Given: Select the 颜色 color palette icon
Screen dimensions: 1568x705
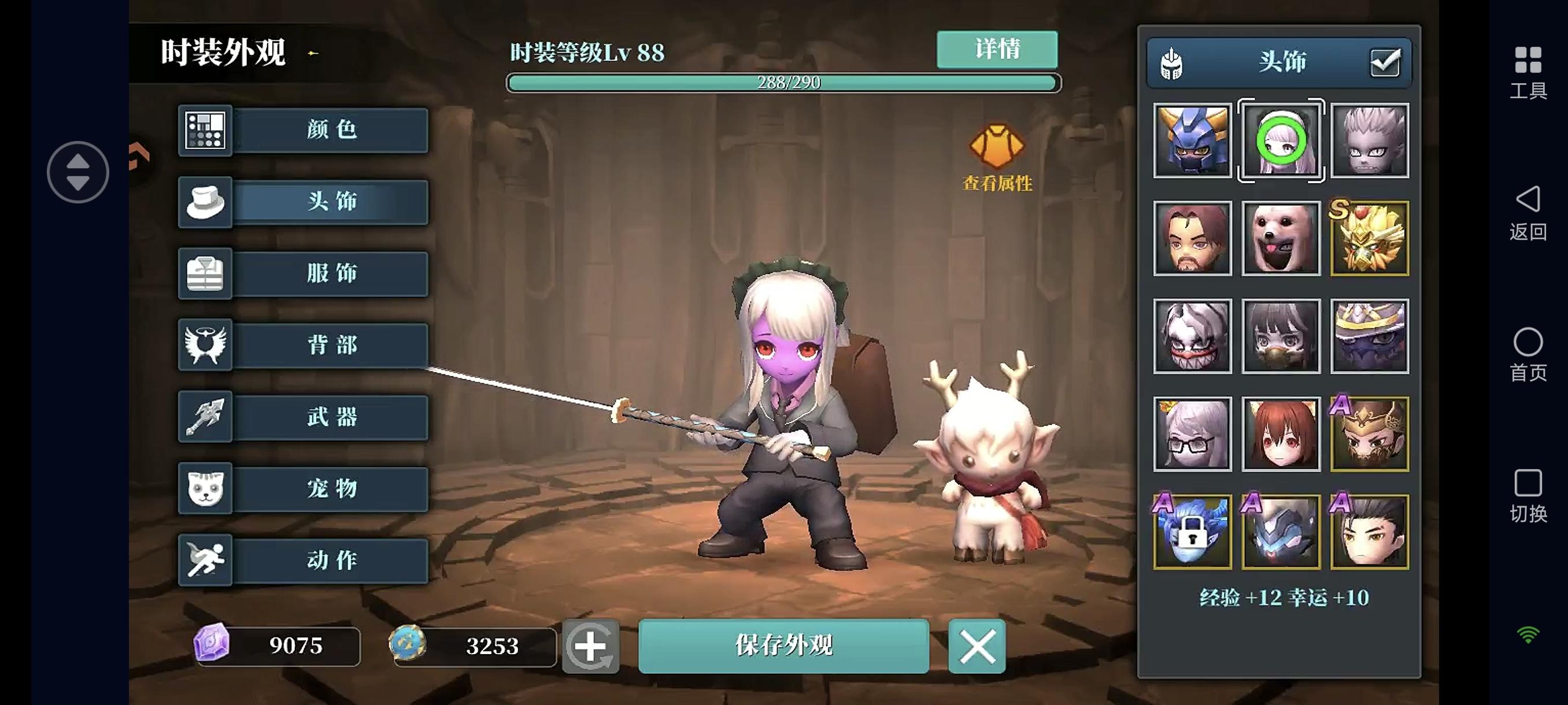Looking at the screenshot, I should (x=205, y=130).
